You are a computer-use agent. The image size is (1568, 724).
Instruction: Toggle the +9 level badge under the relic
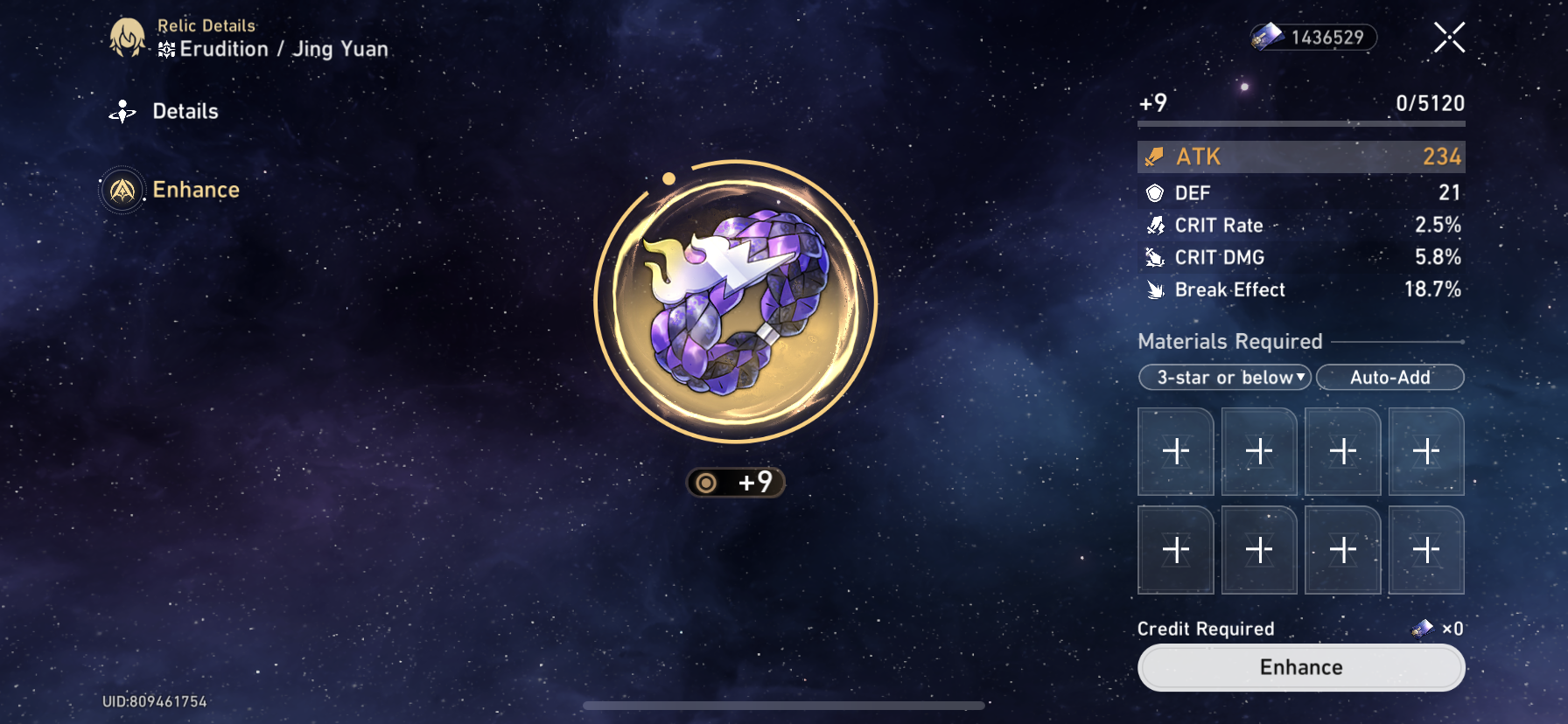[x=736, y=483]
